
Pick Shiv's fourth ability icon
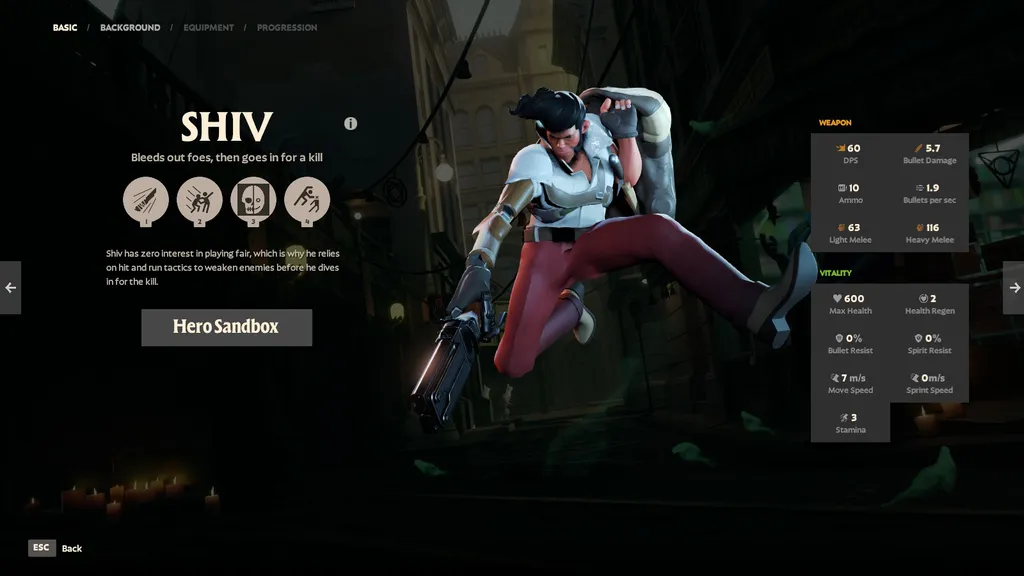pyautogui.click(x=307, y=200)
